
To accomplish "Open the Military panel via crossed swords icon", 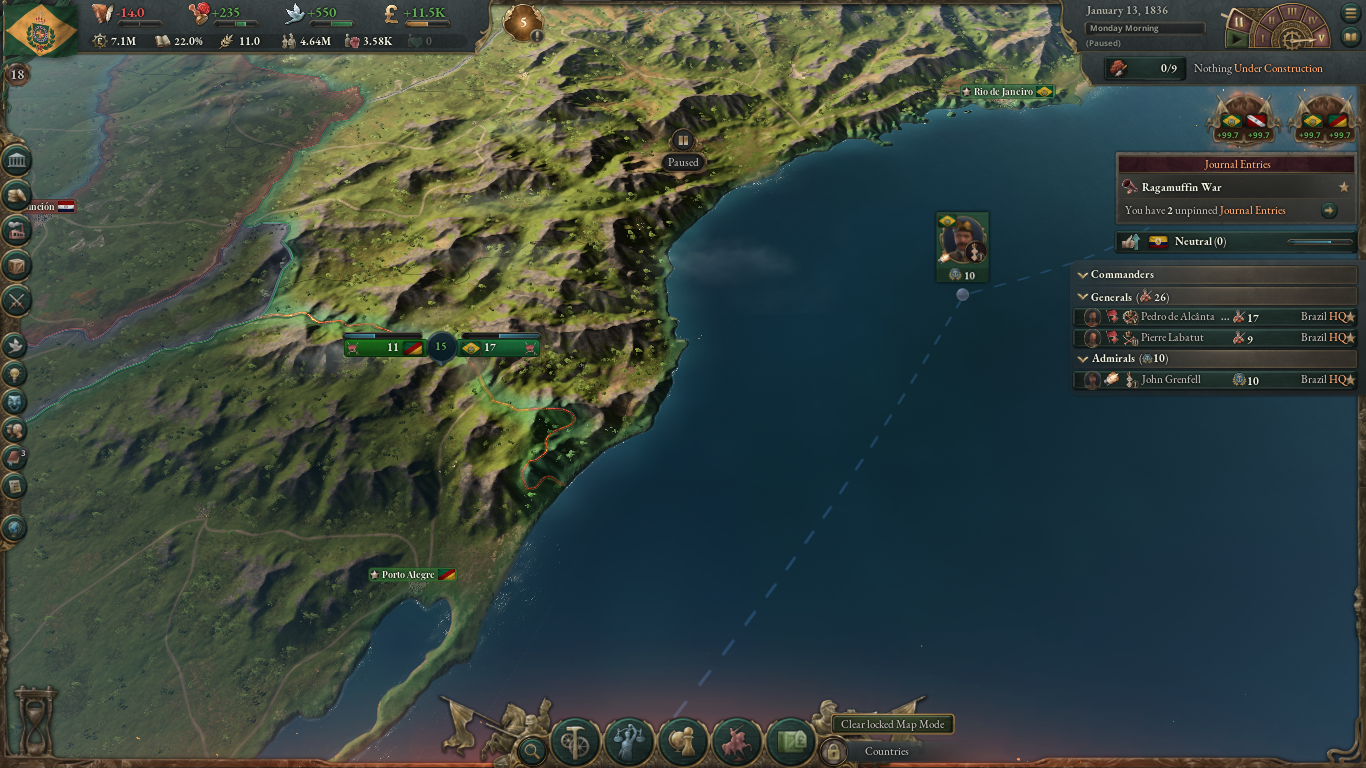I will point(14,300).
